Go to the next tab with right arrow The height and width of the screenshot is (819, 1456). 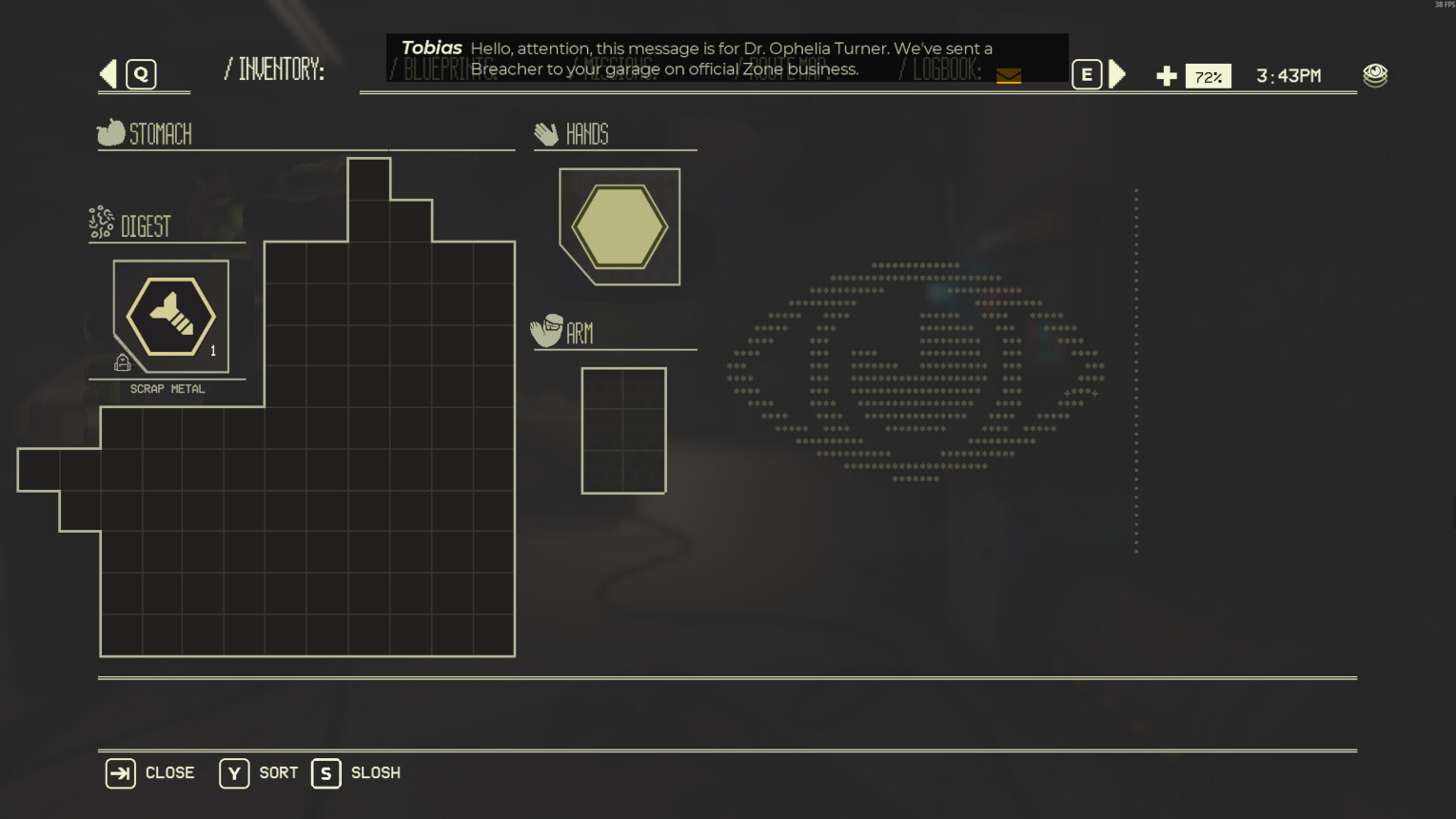[1117, 74]
